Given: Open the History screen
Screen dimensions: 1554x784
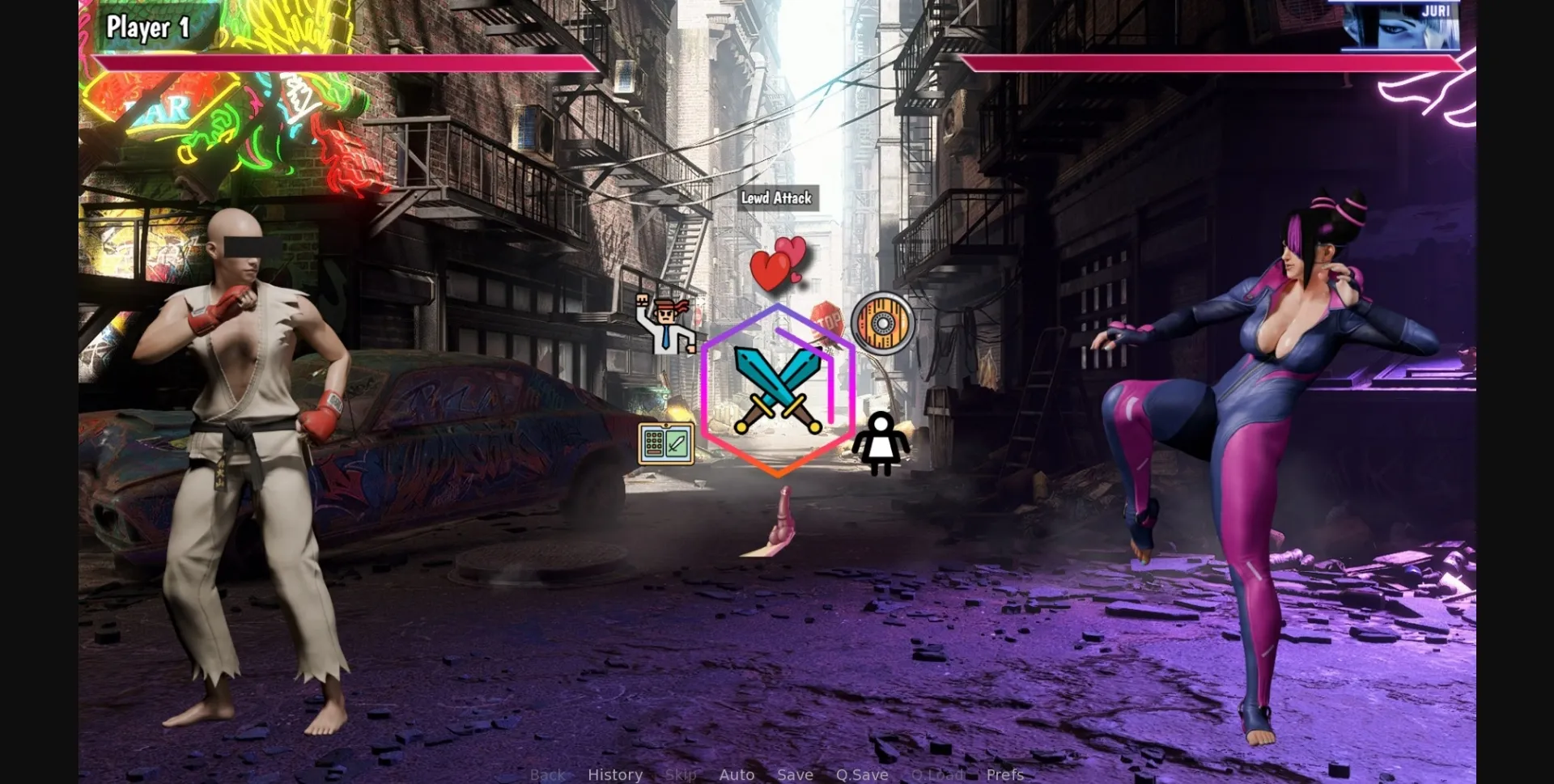Looking at the screenshot, I should click(615, 774).
